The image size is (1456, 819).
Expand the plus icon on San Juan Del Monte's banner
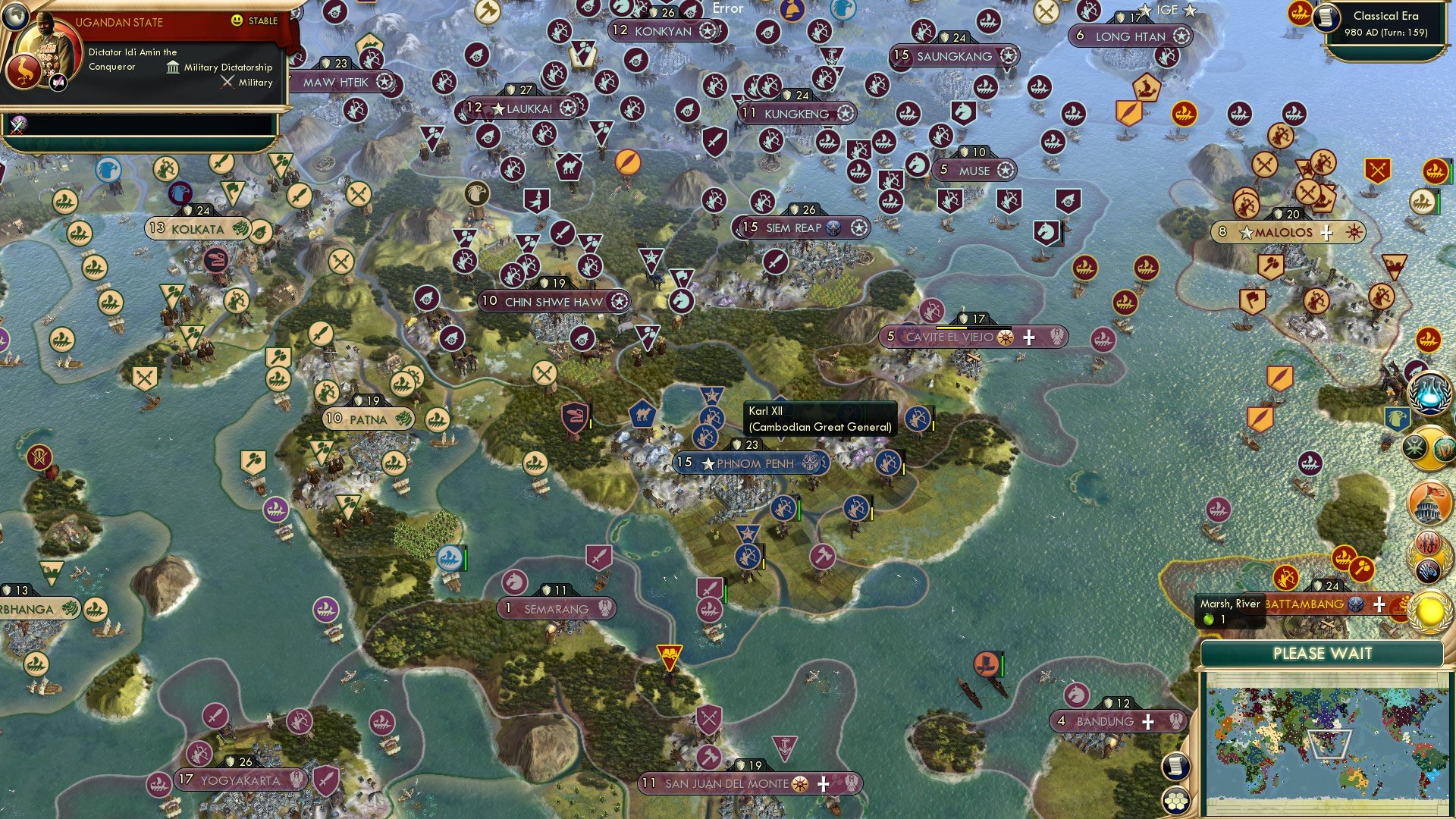[824, 783]
